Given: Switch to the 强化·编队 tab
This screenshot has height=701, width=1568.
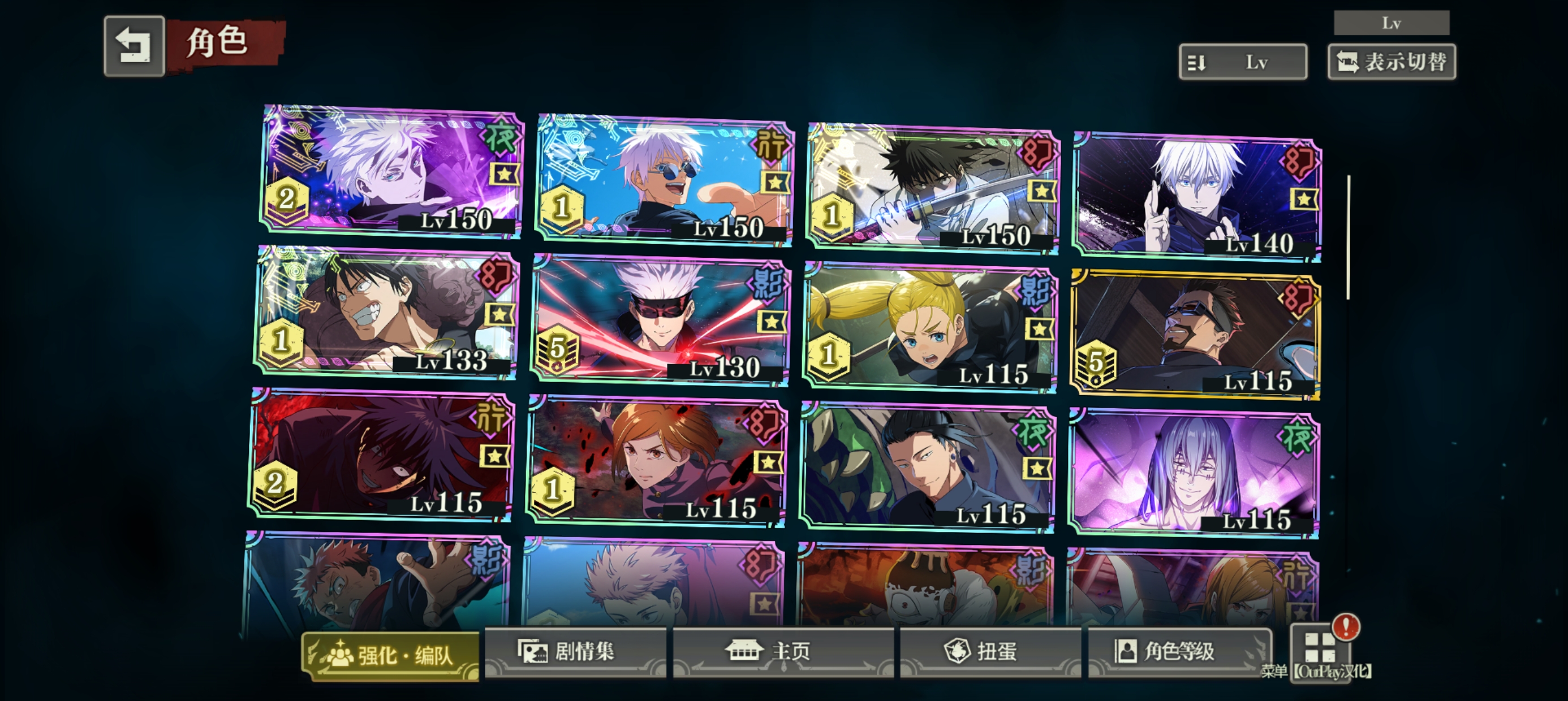Looking at the screenshot, I should 391,655.
